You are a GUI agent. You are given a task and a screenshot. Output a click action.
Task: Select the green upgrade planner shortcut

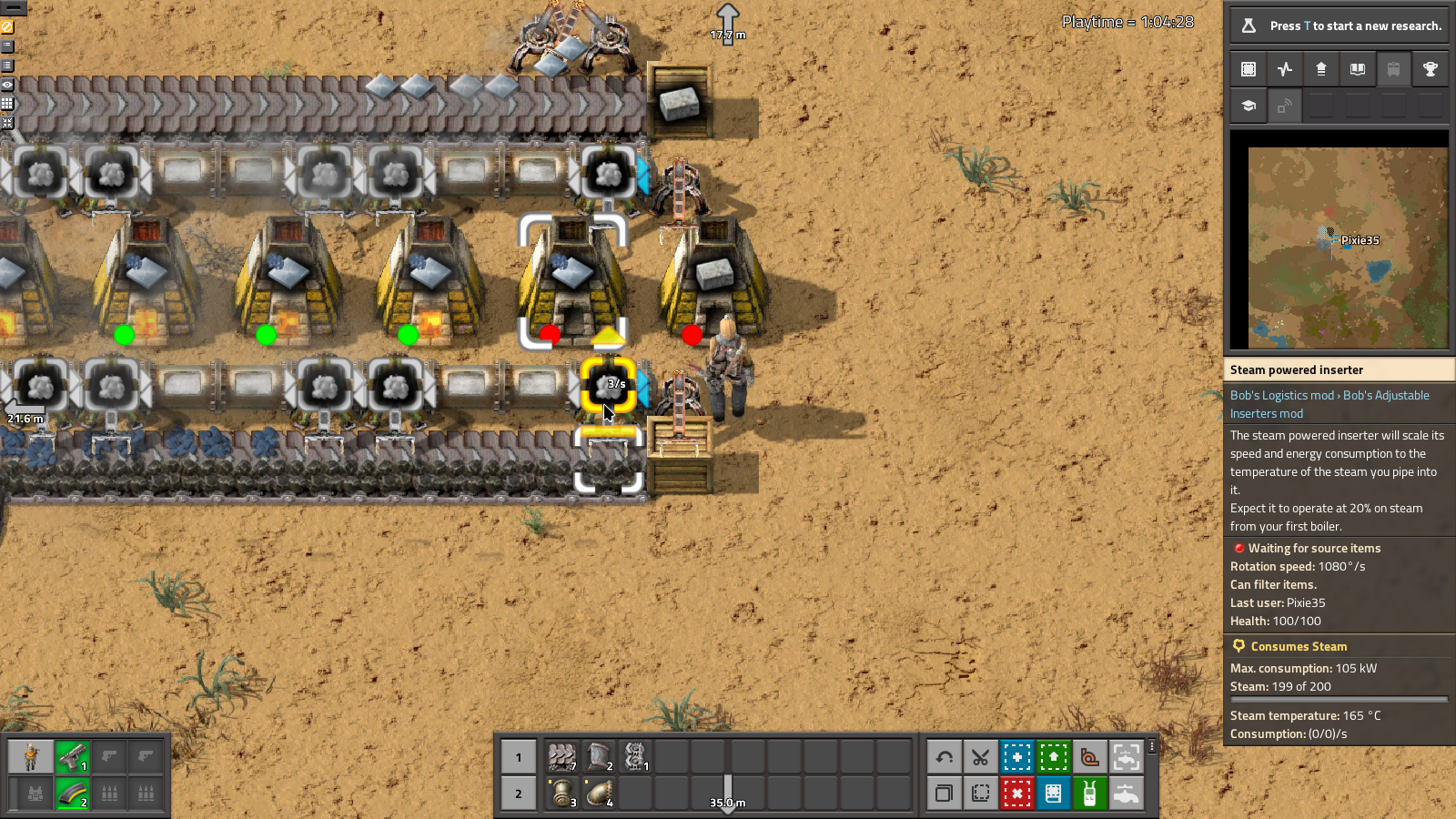[1054, 757]
